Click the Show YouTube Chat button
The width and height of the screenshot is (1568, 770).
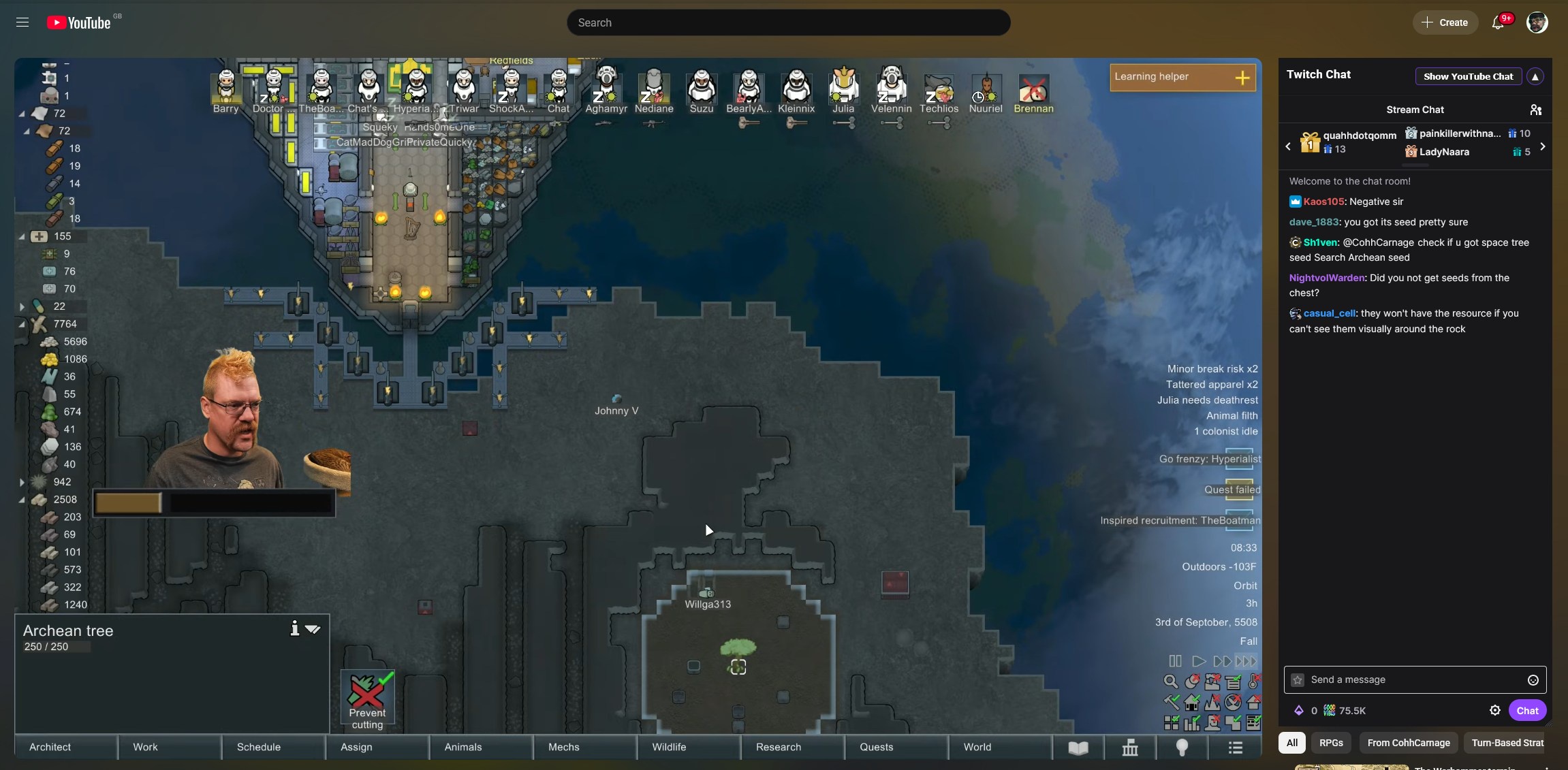tap(1468, 76)
